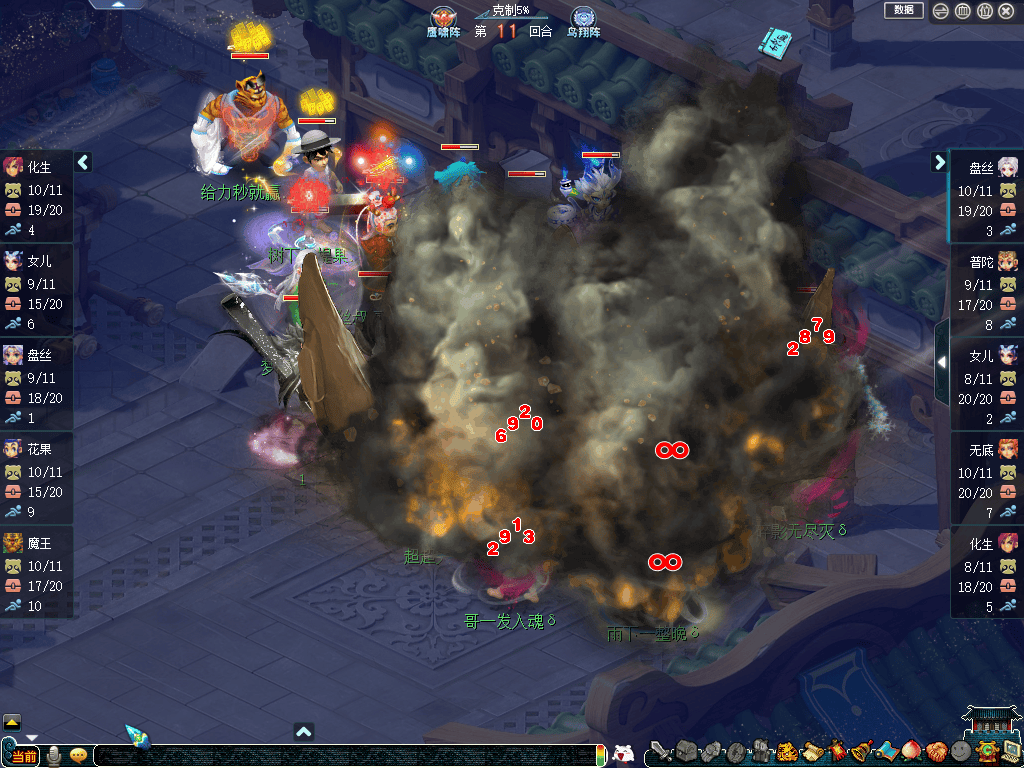Collapse the right team panel arrow
1024x768 pixels.
(x=939, y=162)
